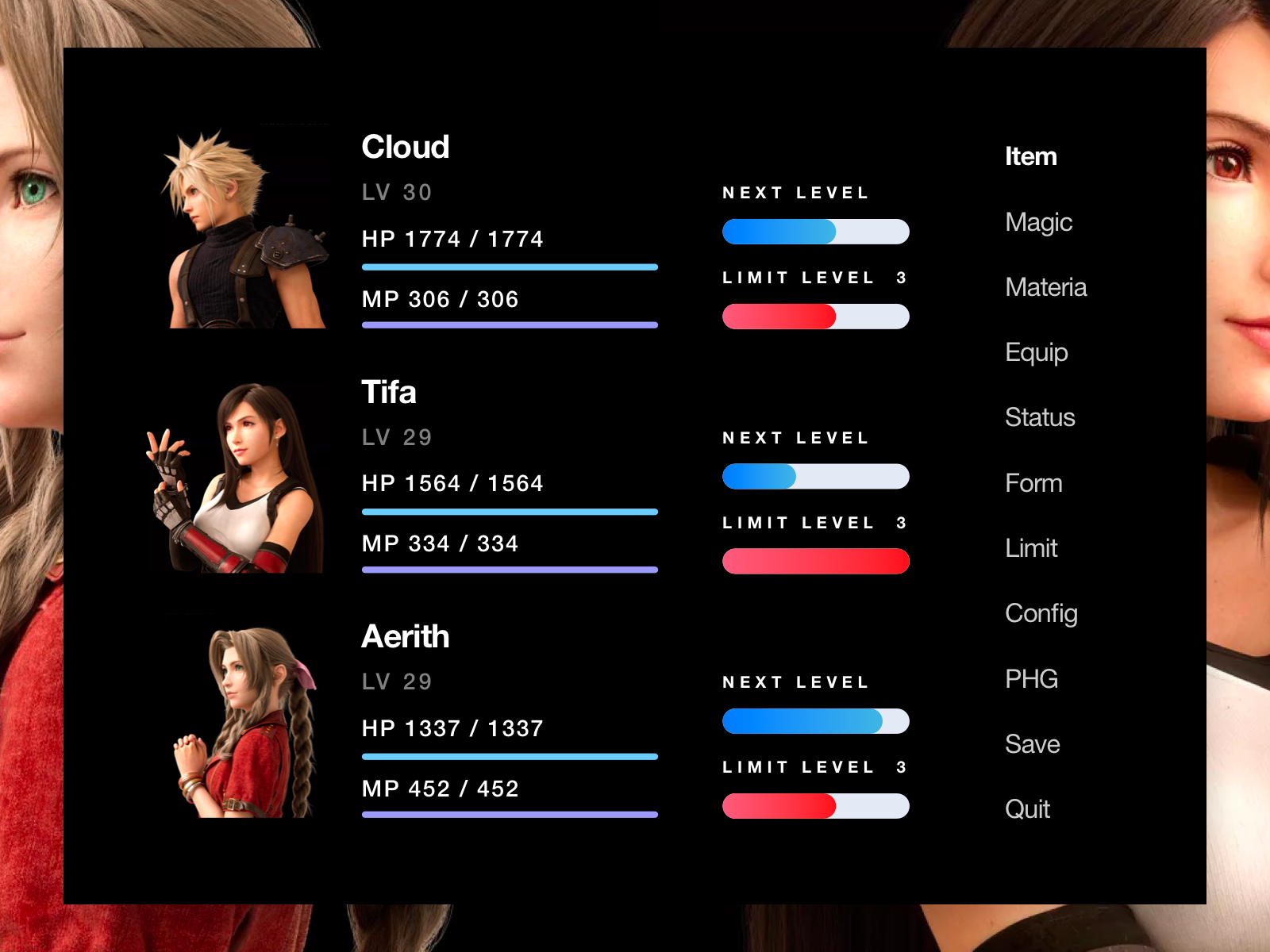Click Aerith's LV 29 label
1270x952 pixels.
pos(397,681)
